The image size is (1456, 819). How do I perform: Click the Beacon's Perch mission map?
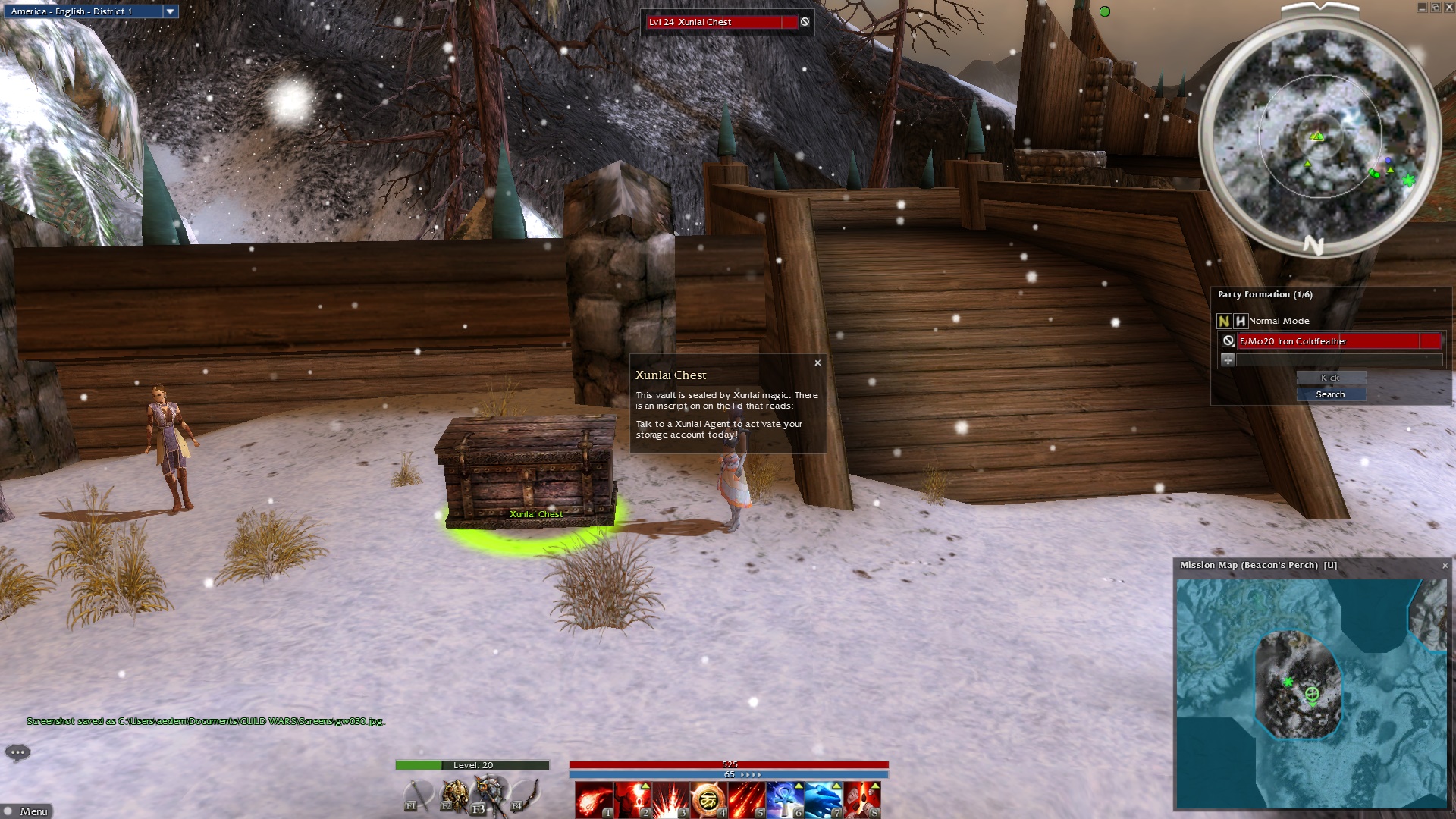point(1311,693)
